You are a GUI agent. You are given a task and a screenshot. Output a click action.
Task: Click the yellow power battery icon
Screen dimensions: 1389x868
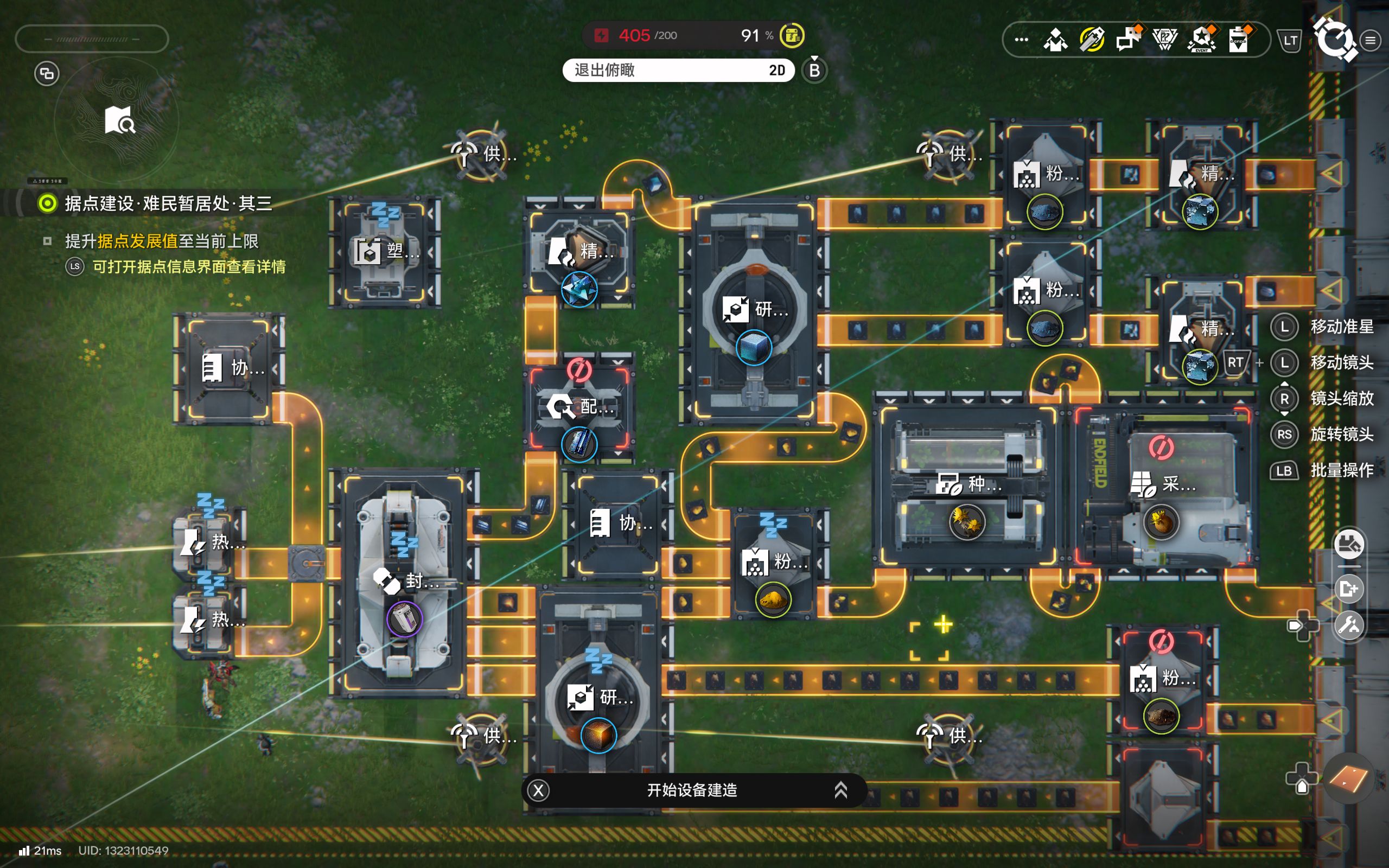[x=792, y=36]
